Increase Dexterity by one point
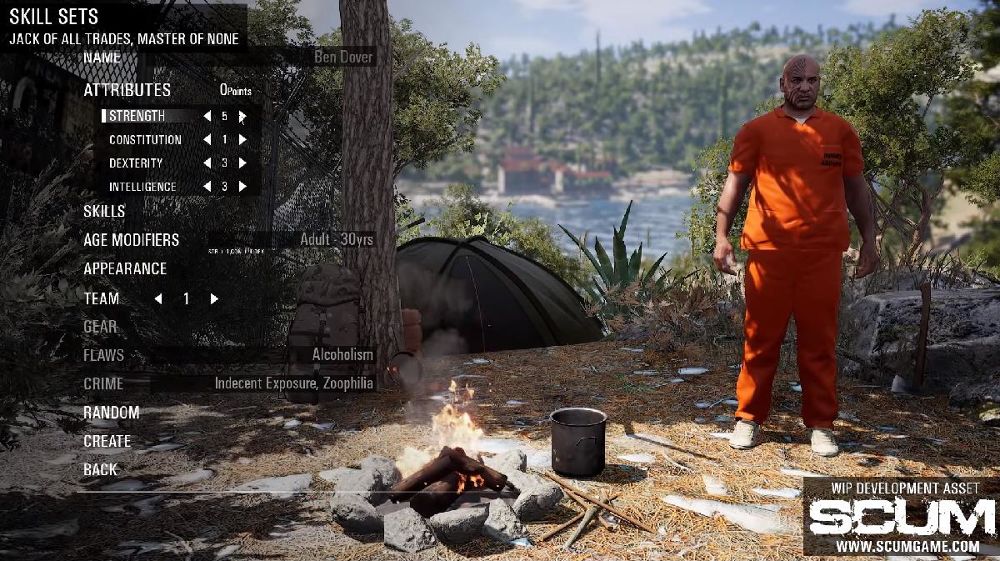Image resolution: width=1000 pixels, height=561 pixels. tap(242, 163)
